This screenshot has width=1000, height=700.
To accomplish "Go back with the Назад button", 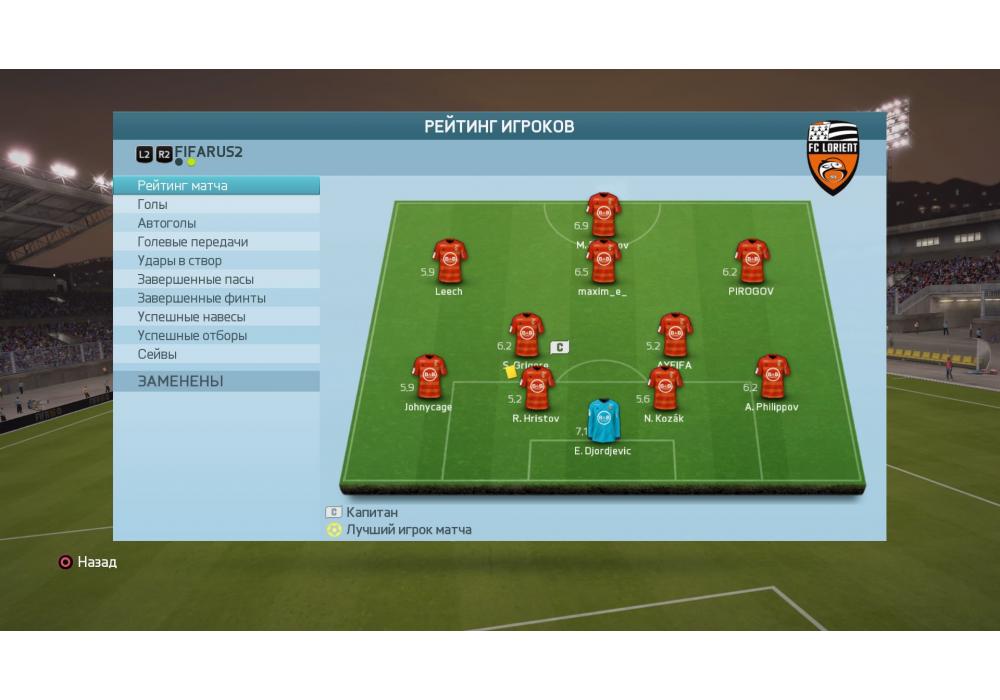I will 87,562.
